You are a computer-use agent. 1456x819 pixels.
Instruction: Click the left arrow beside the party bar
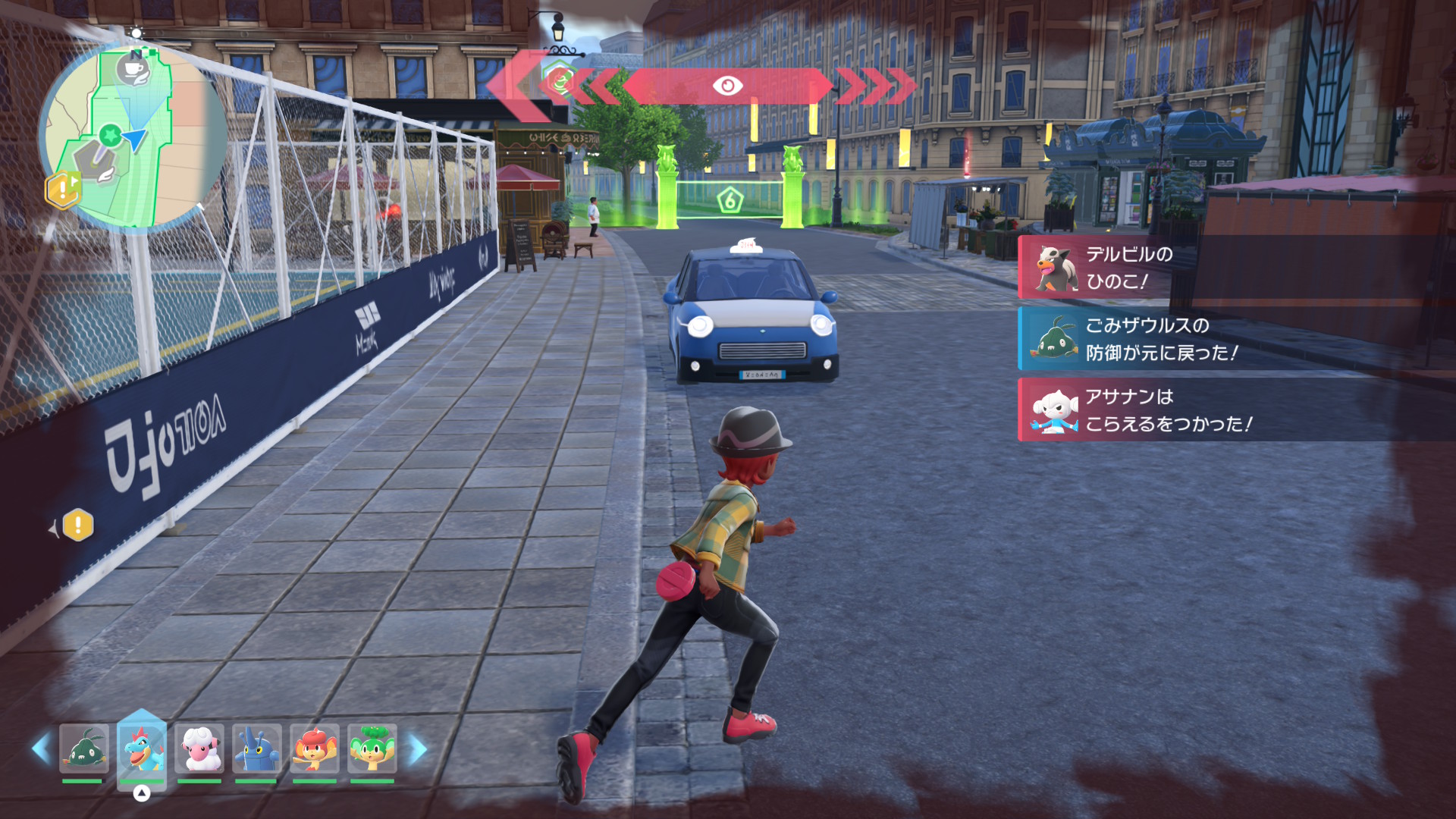point(41,748)
